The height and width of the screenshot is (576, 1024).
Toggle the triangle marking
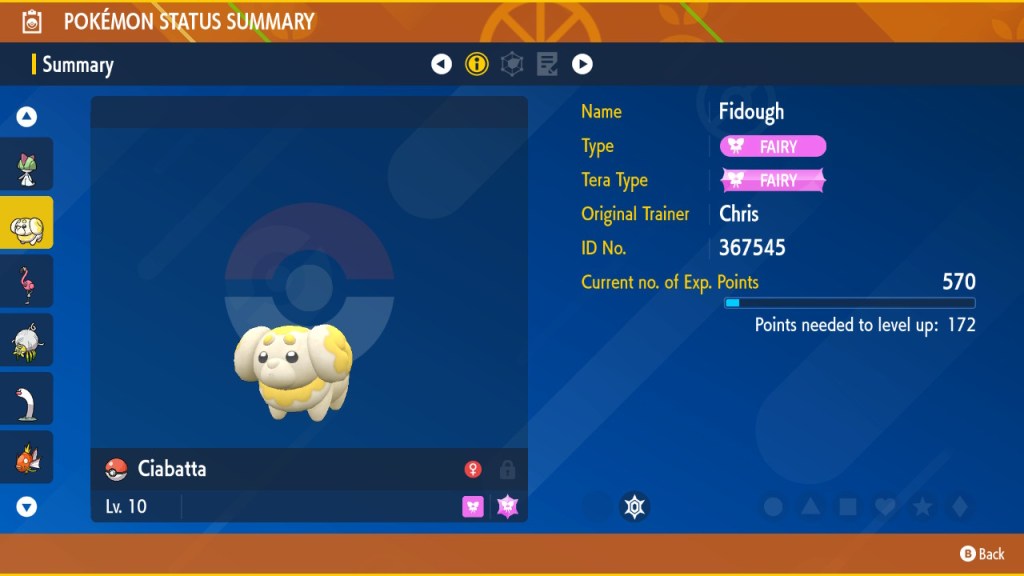pyautogui.click(x=810, y=507)
